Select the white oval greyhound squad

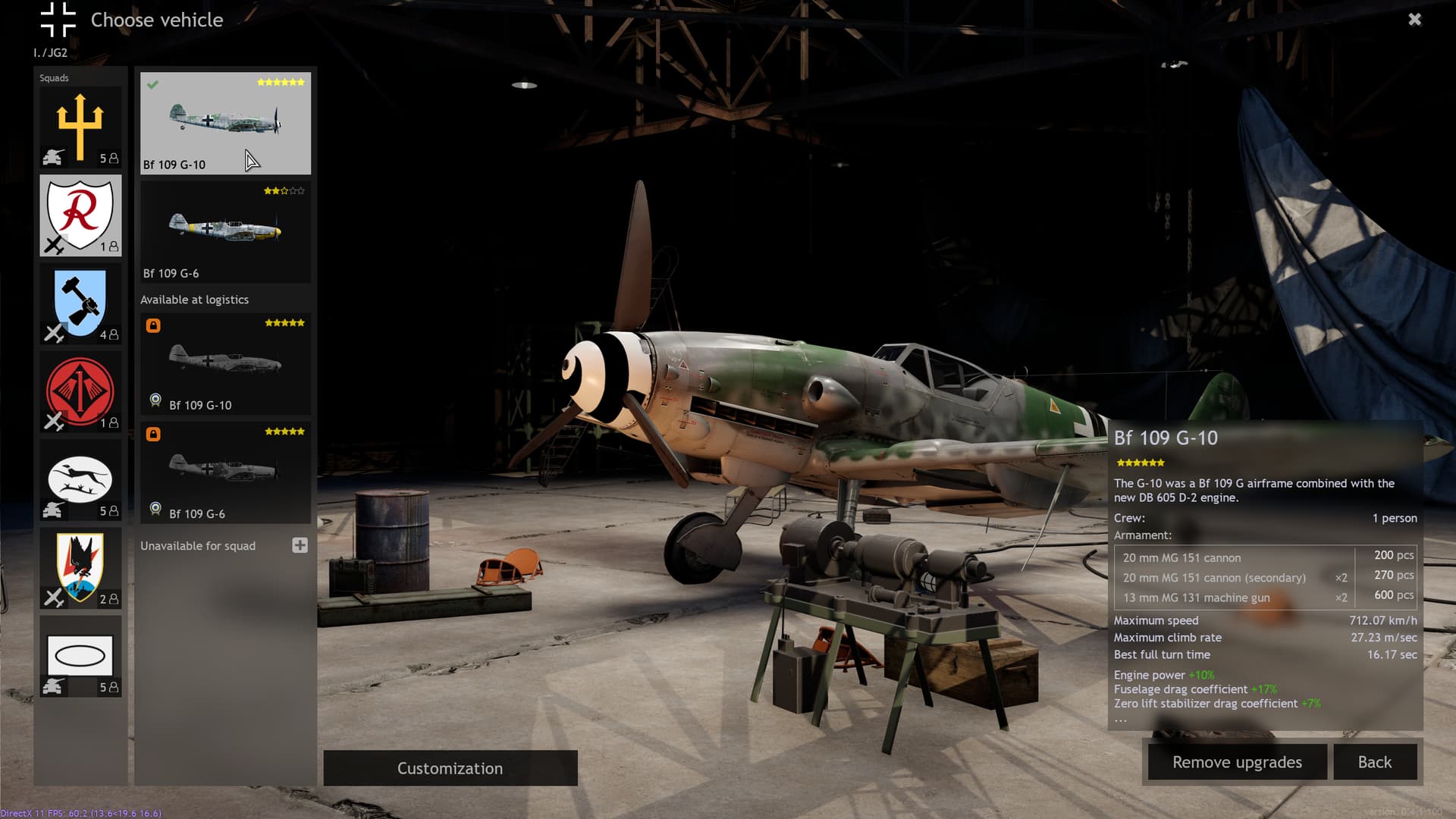[x=80, y=480]
